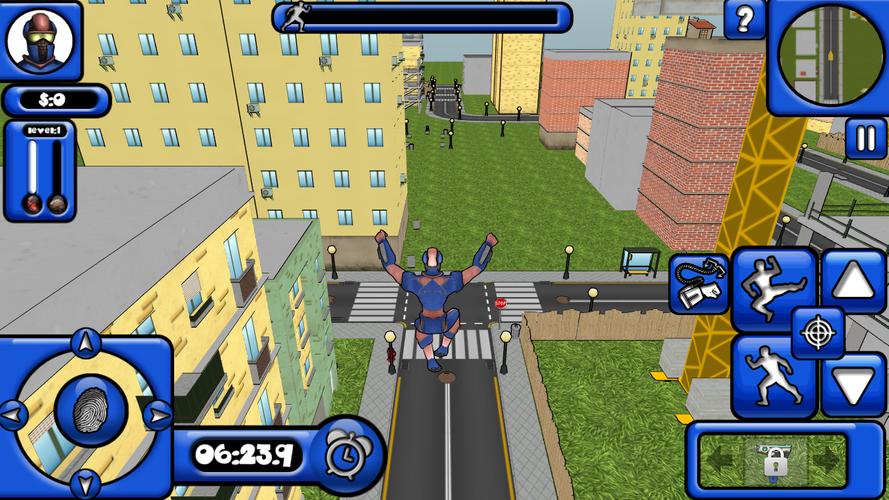Move forward with the joystick up arrow
The image size is (889, 500).
[86, 345]
